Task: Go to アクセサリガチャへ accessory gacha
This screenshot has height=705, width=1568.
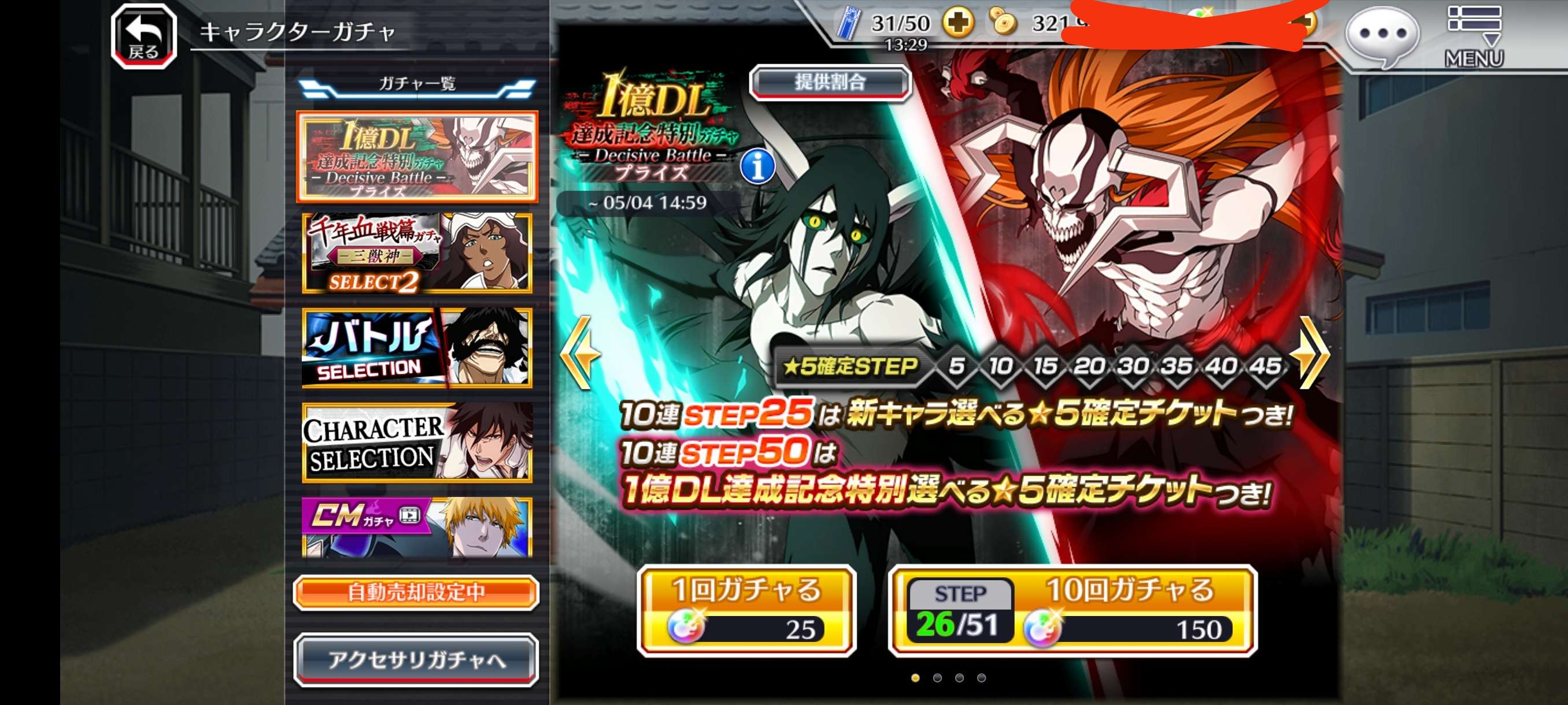Action: point(416,660)
